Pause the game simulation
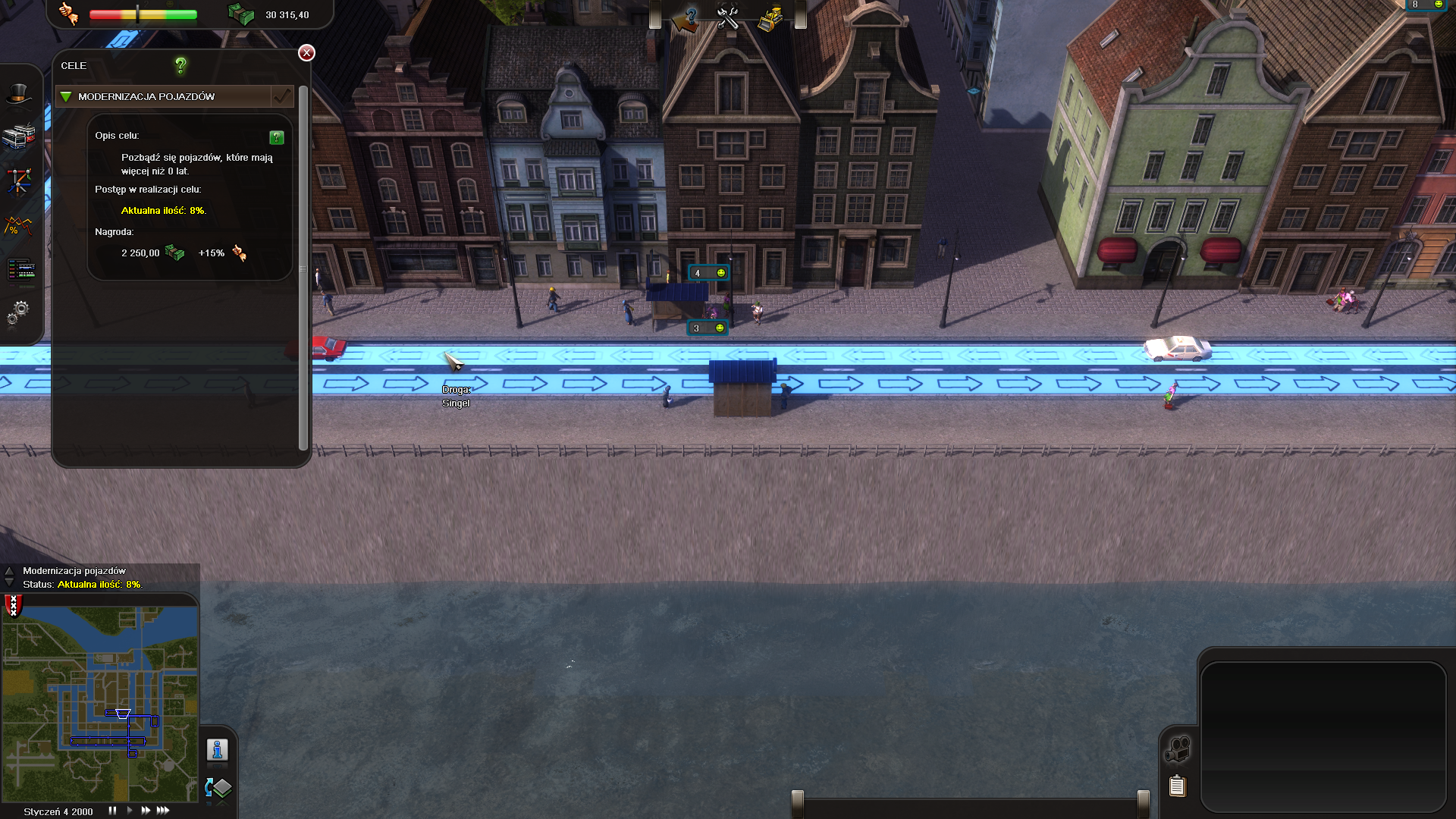Viewport: 1456px width, 819px height. (x=112, y=811)
